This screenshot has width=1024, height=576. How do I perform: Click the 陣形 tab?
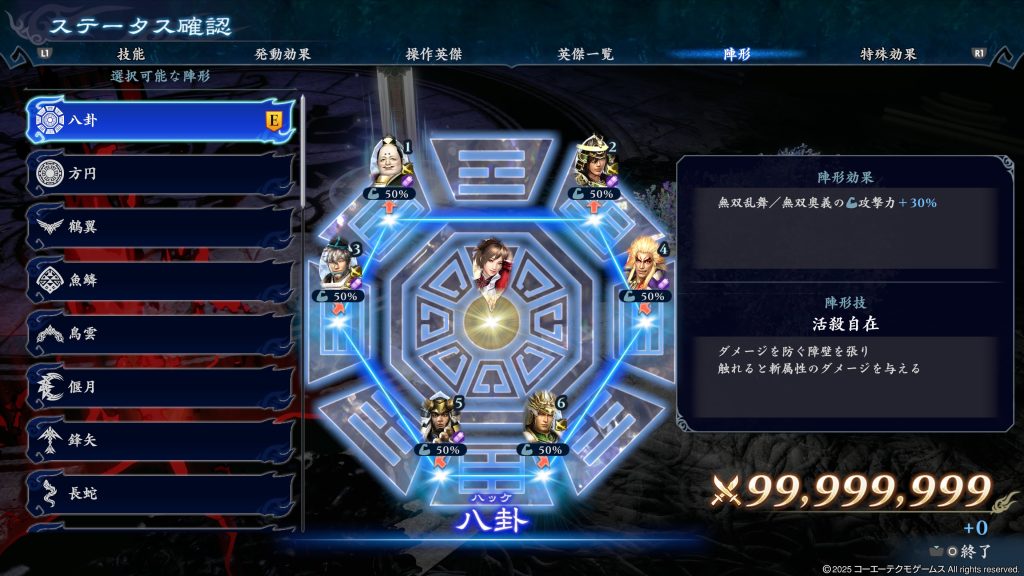[x=736, y=54]
